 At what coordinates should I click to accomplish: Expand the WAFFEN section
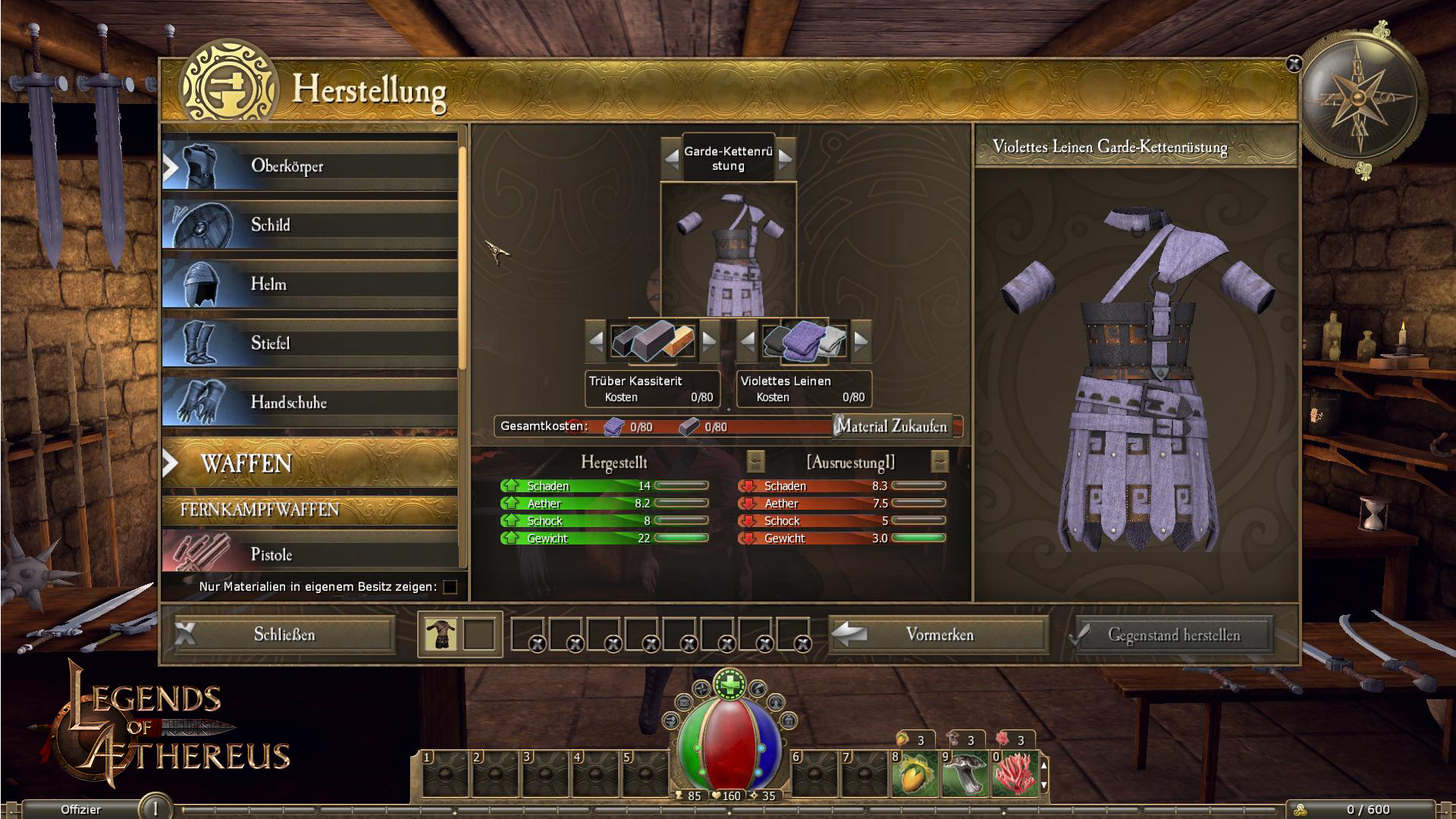point(309,463)
